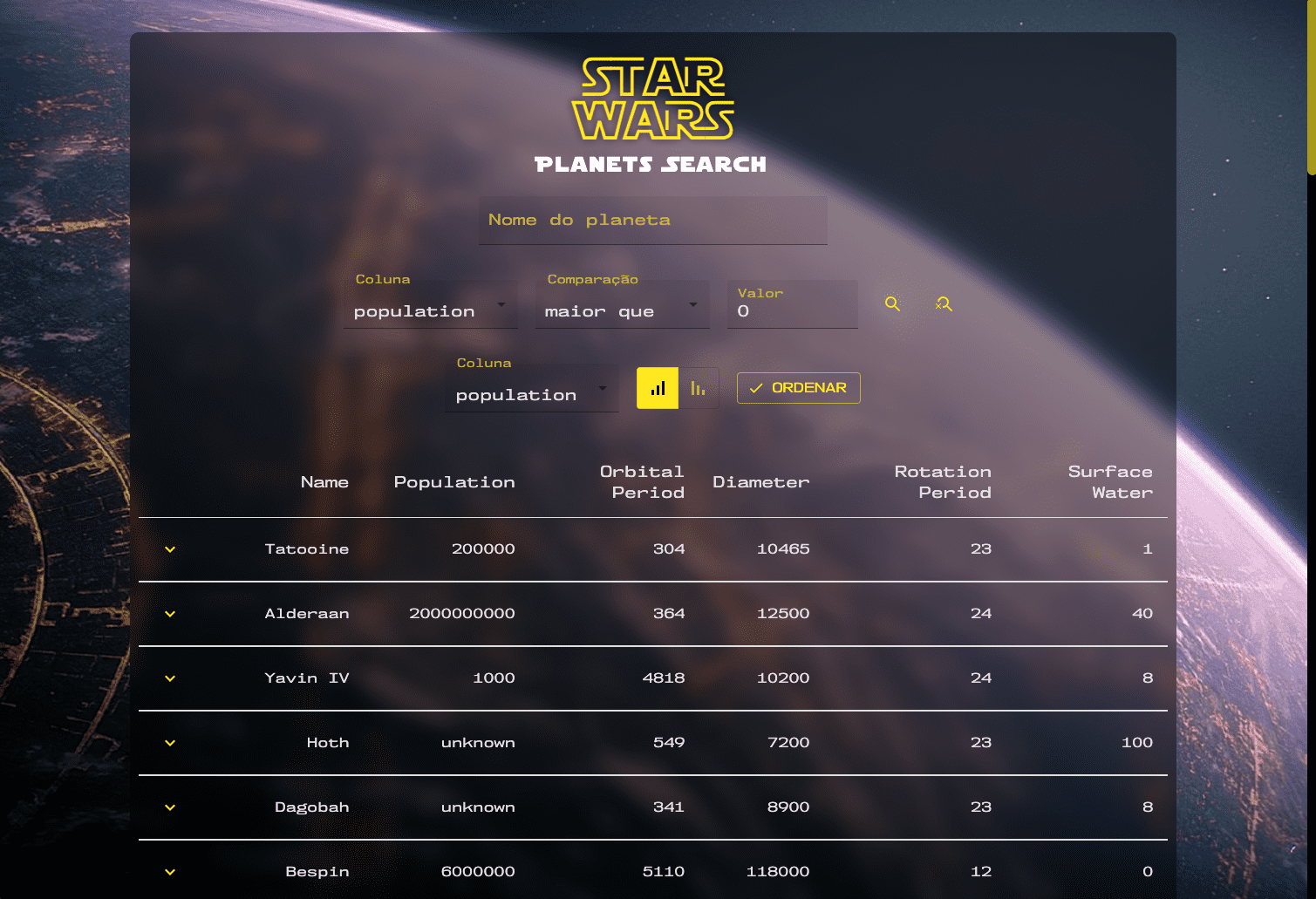This screenshot has width=1316, height=899.
Task: Expand the Alderaan row details
Action: (x=169, y=614)
